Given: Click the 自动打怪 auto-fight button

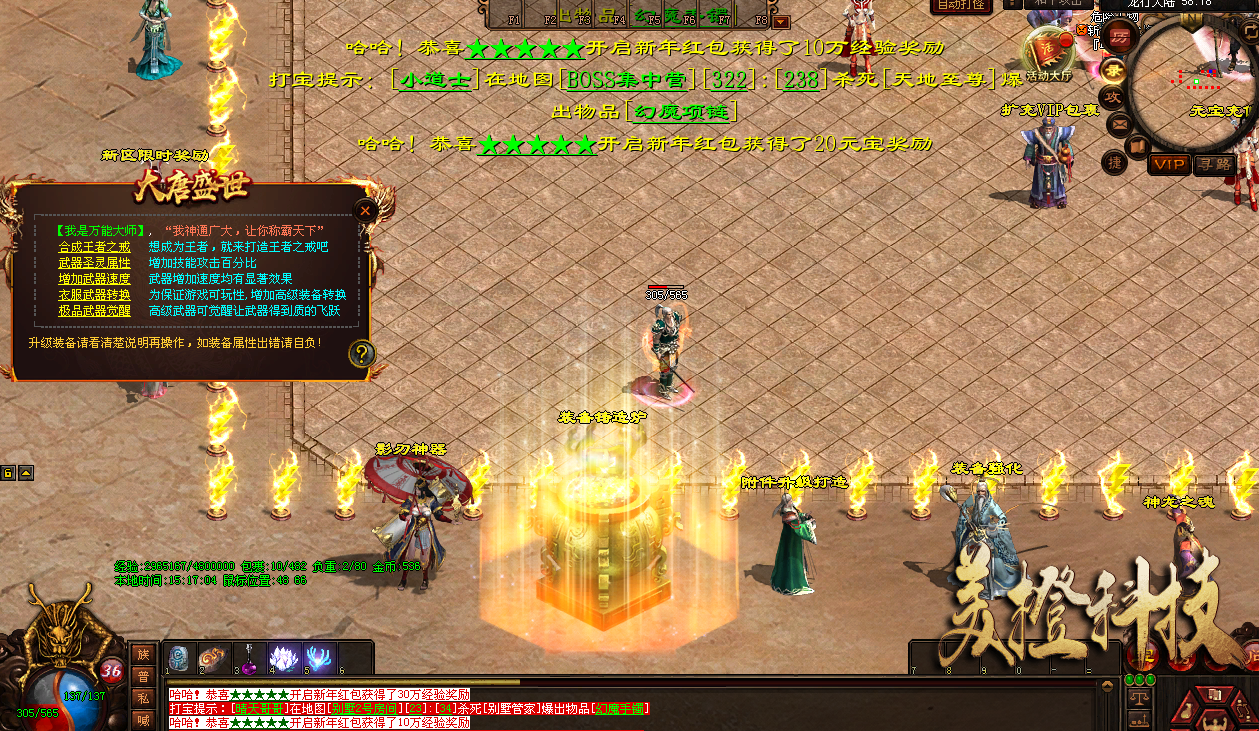Looking at the screenshot, I should 963,6.
